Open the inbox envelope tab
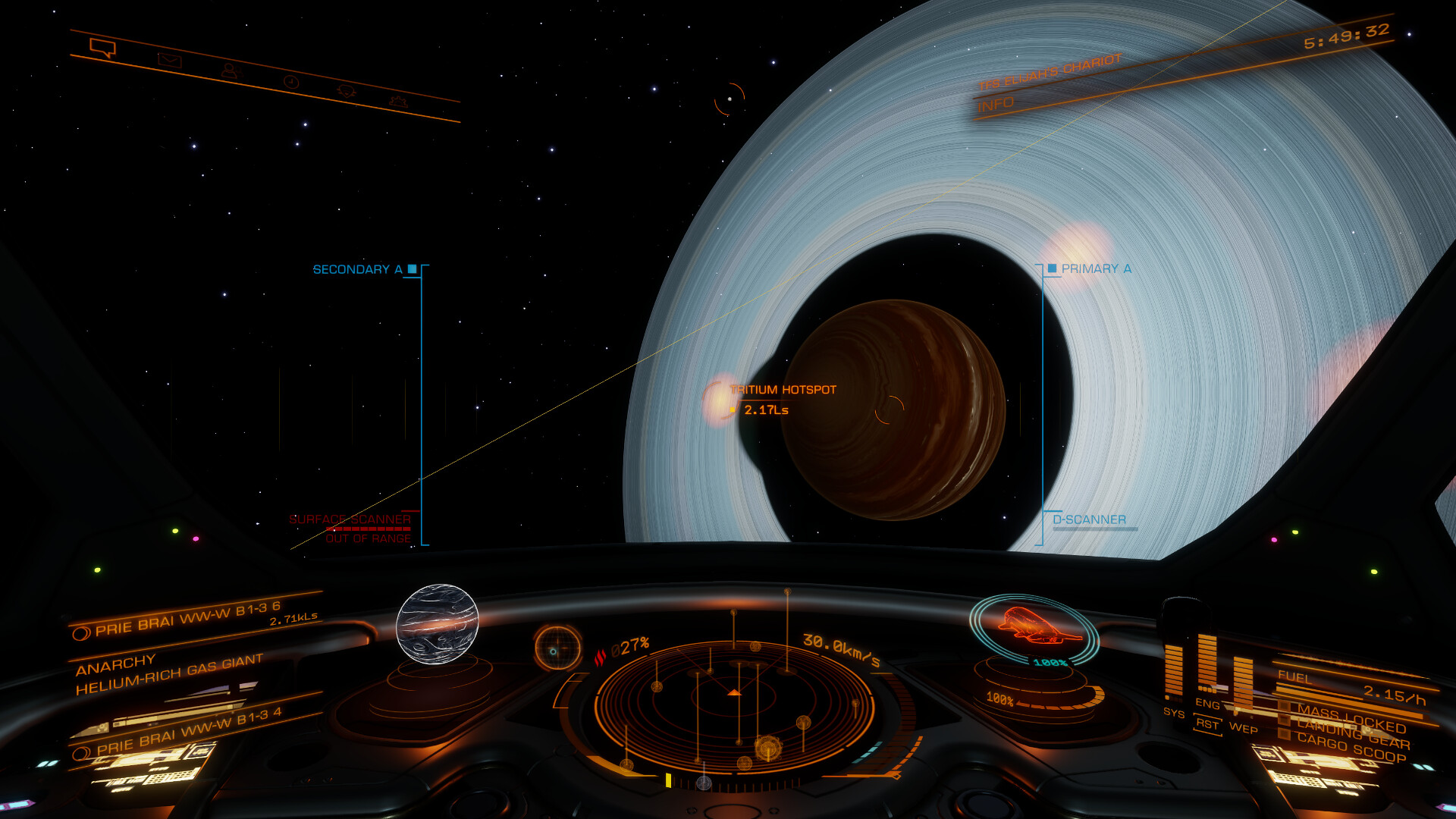This screenshot has height=819, width=1456. pos(169,60)
